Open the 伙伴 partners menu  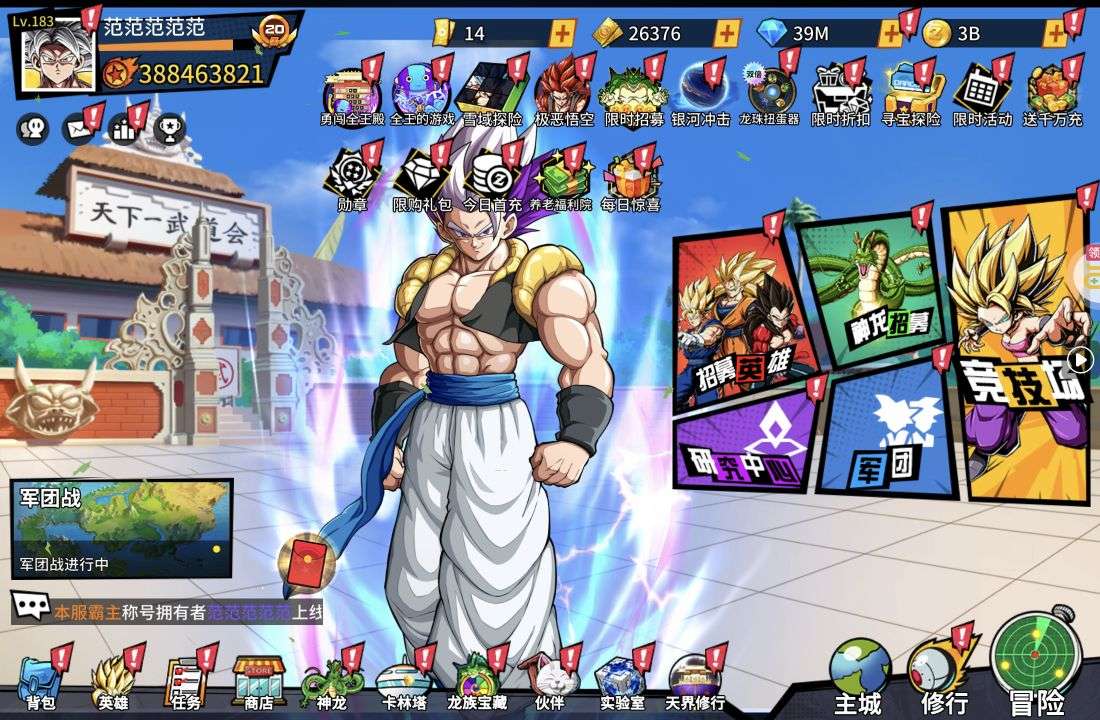pos(550,681)
